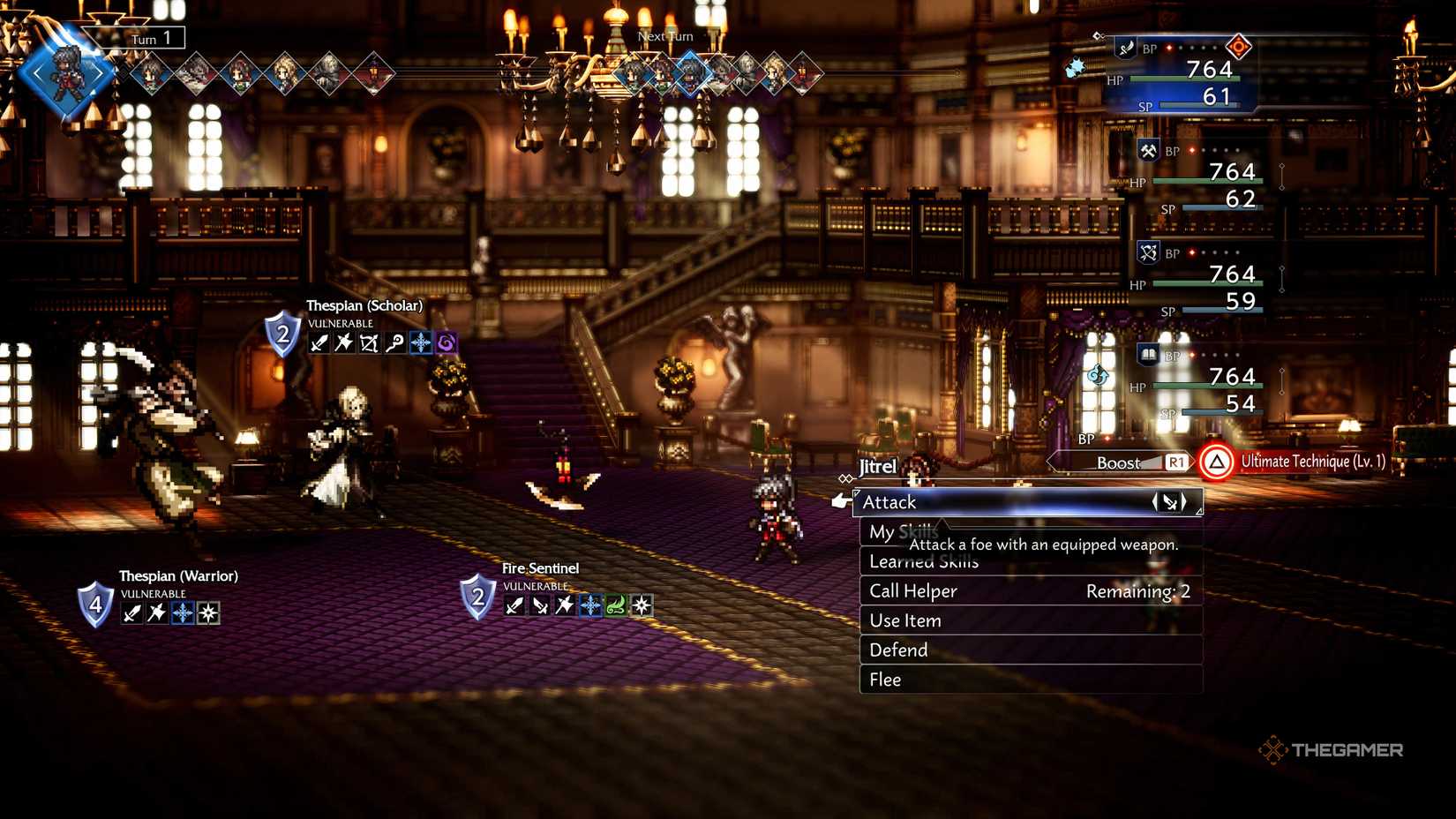Click the ice weakness icon on Fire Sentinel
1456x819 pixels.
click(x=590, y=605)
